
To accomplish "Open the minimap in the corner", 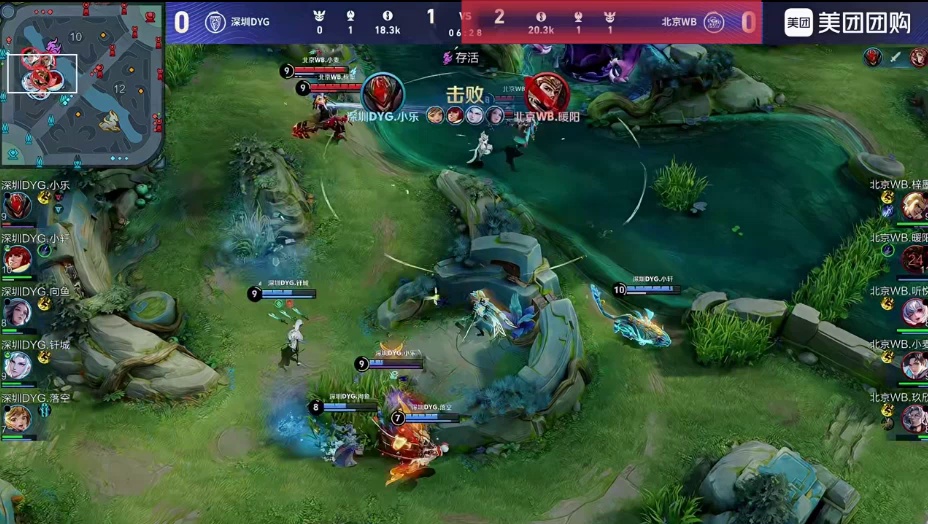I will point(82,83).
